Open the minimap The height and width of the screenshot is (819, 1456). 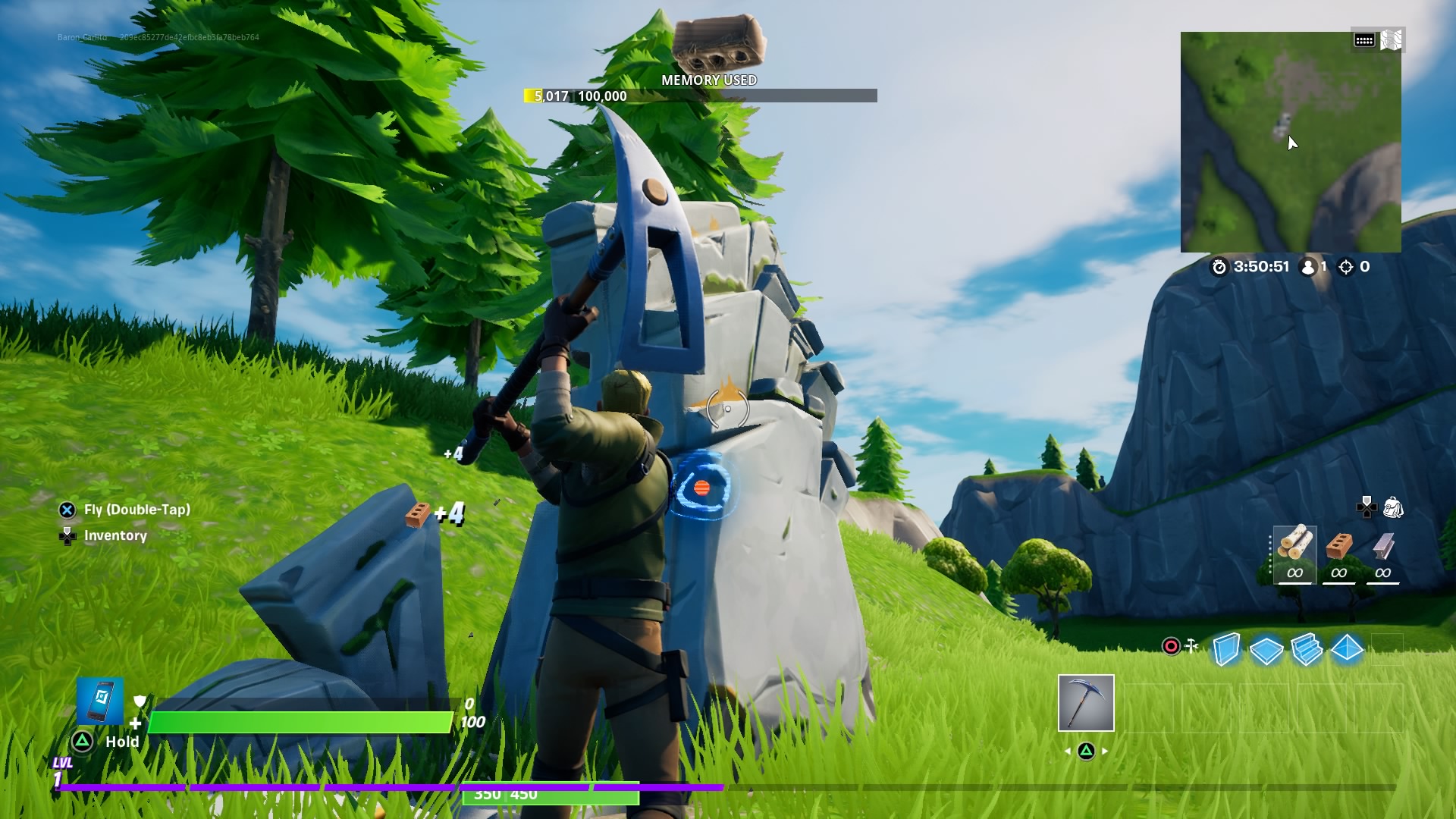1290,142
